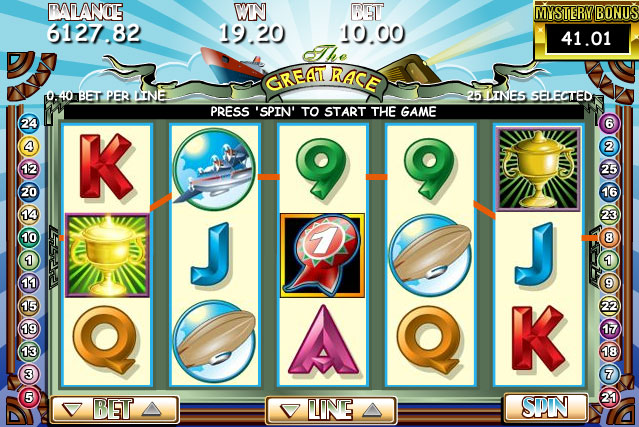Select the orange payline 8 marker

click(608, 238)
